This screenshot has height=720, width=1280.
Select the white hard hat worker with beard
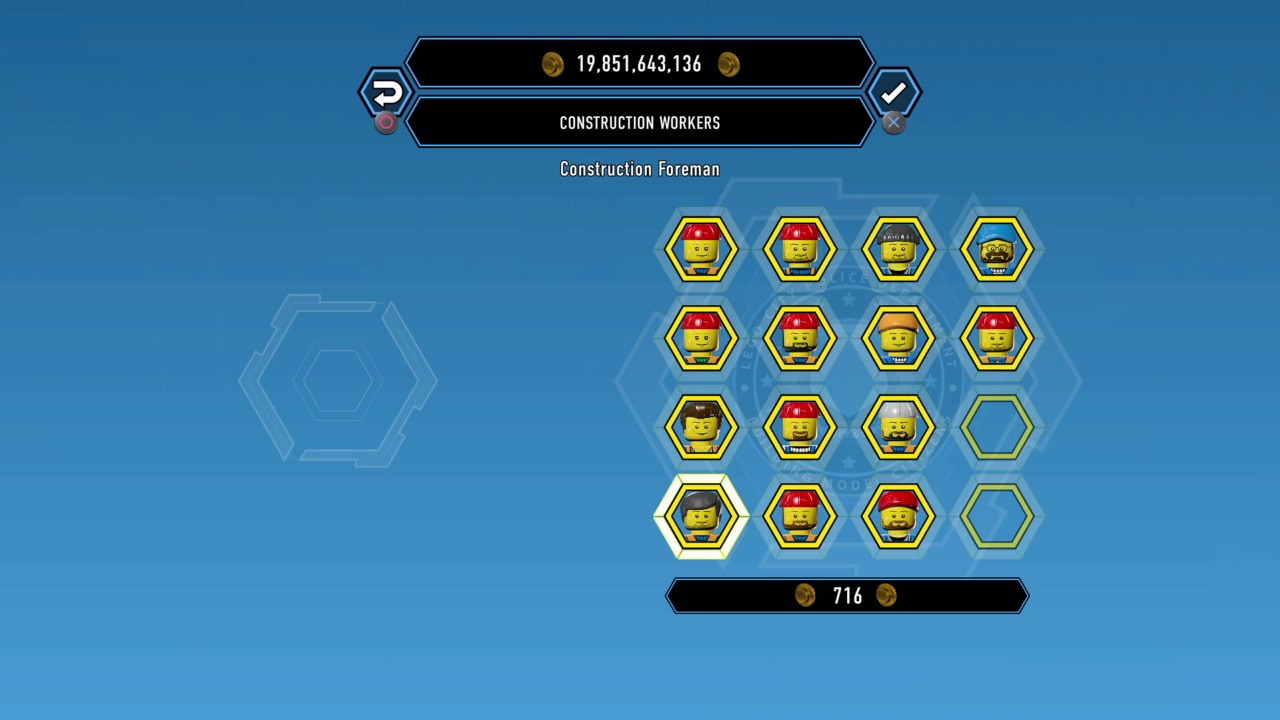(897, 427)
